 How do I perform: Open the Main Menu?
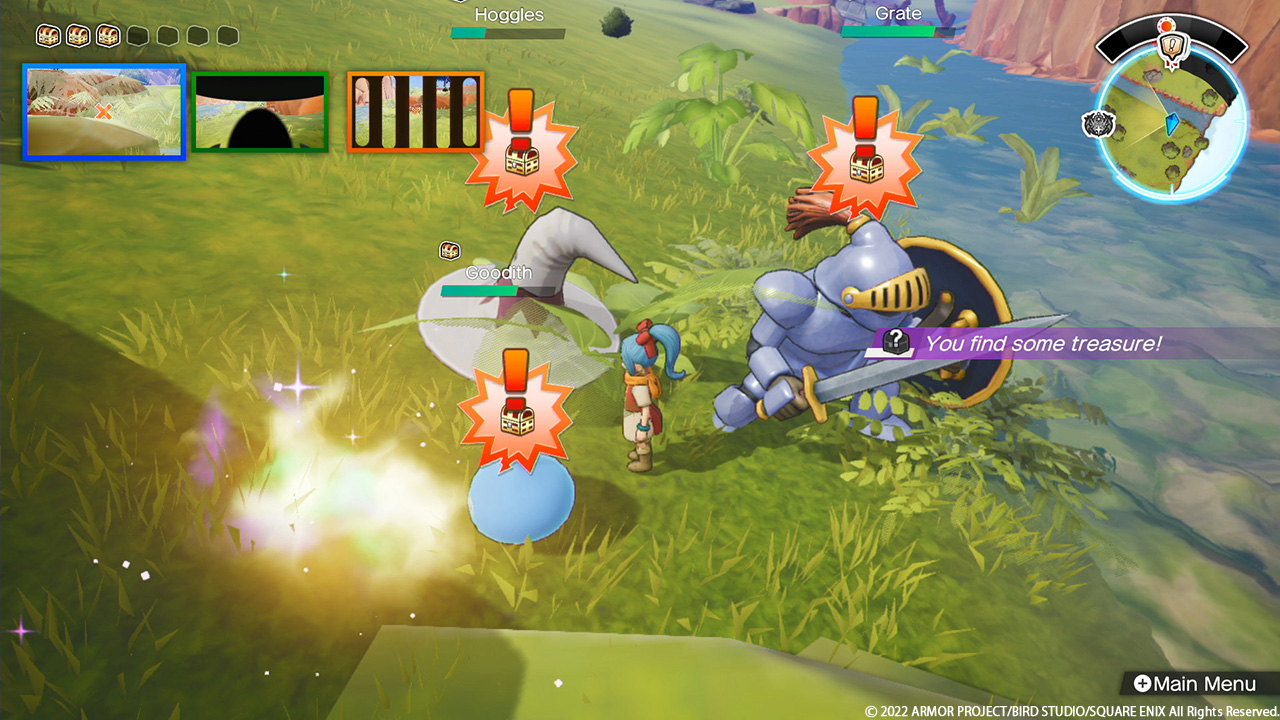(1193, 684)
